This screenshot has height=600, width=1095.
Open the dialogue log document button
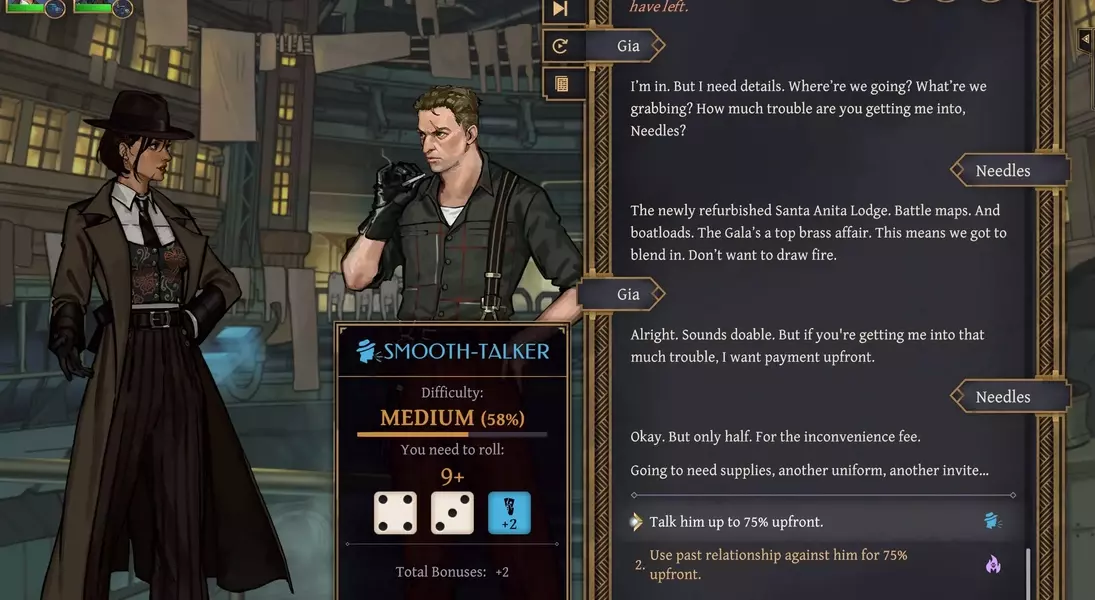point(560,84)
